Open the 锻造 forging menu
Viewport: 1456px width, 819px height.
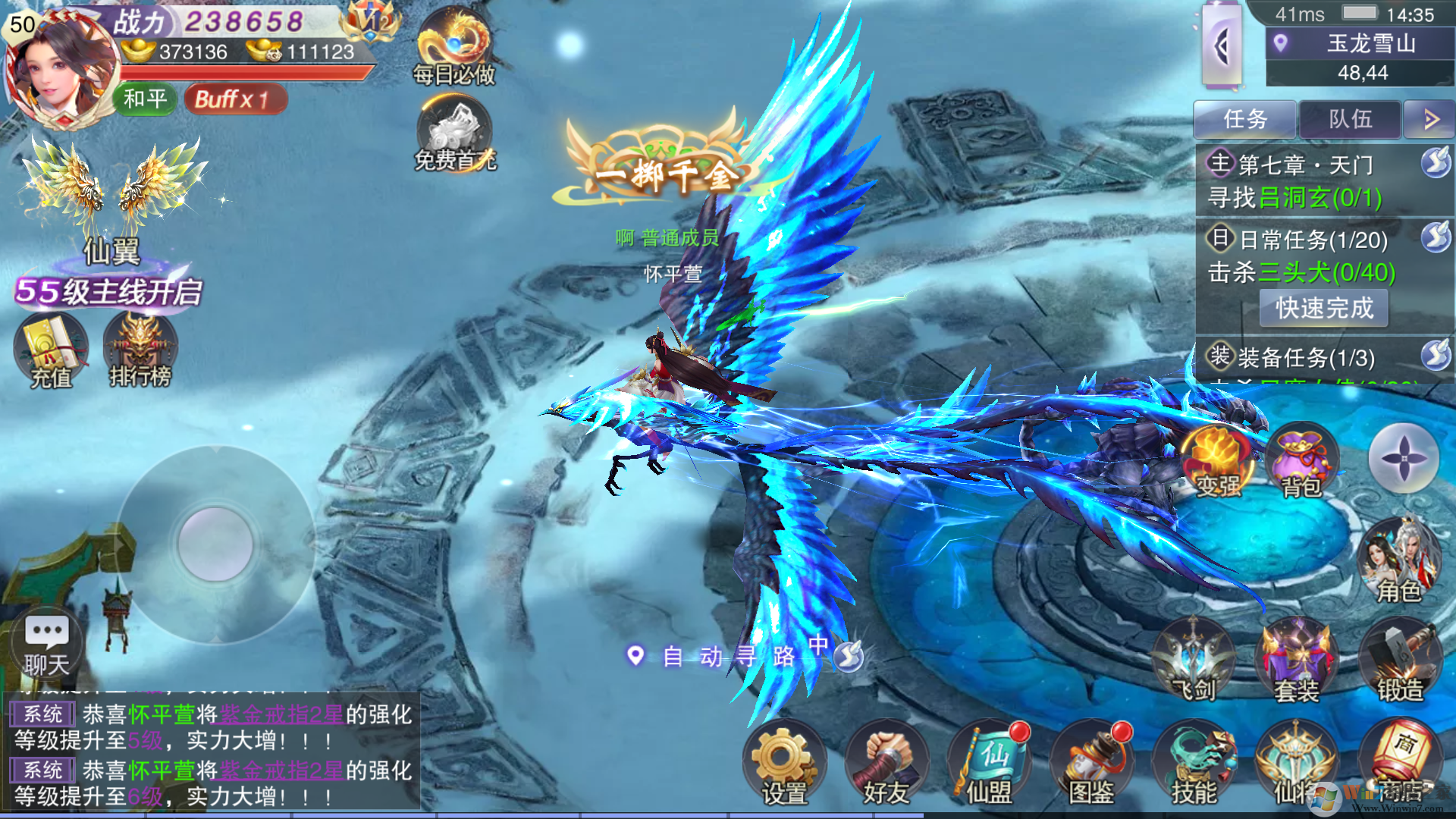click(1399, 661)
